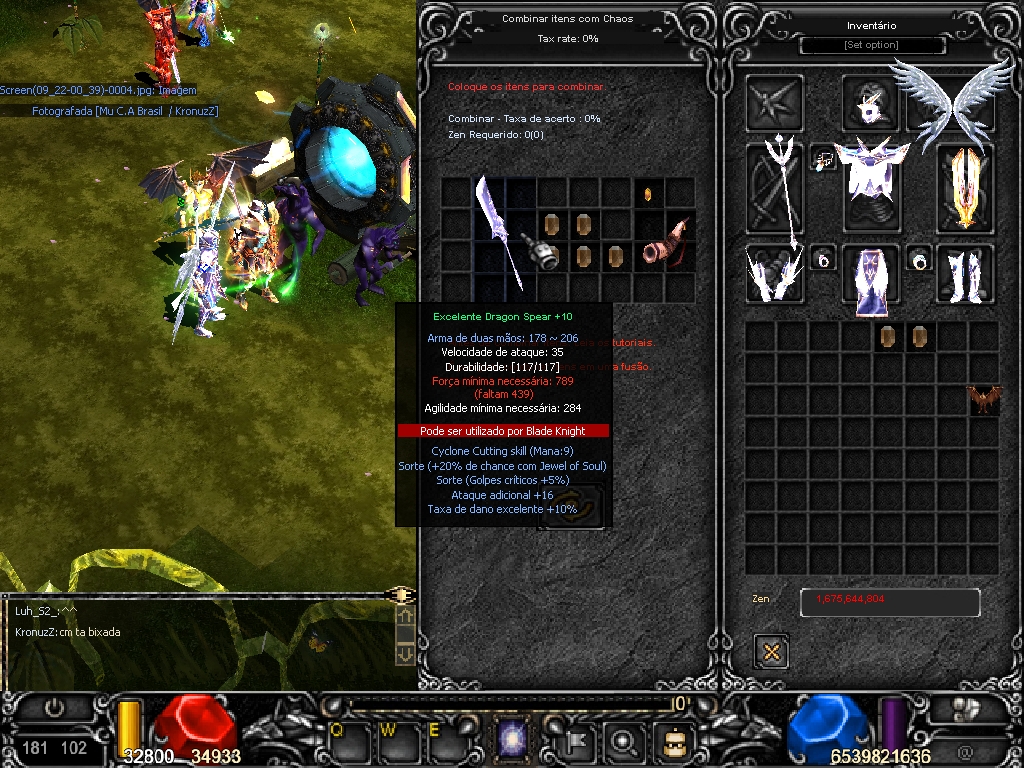
Task: Click the small orange gem in the Chaos grid
Action: [648, 192]
